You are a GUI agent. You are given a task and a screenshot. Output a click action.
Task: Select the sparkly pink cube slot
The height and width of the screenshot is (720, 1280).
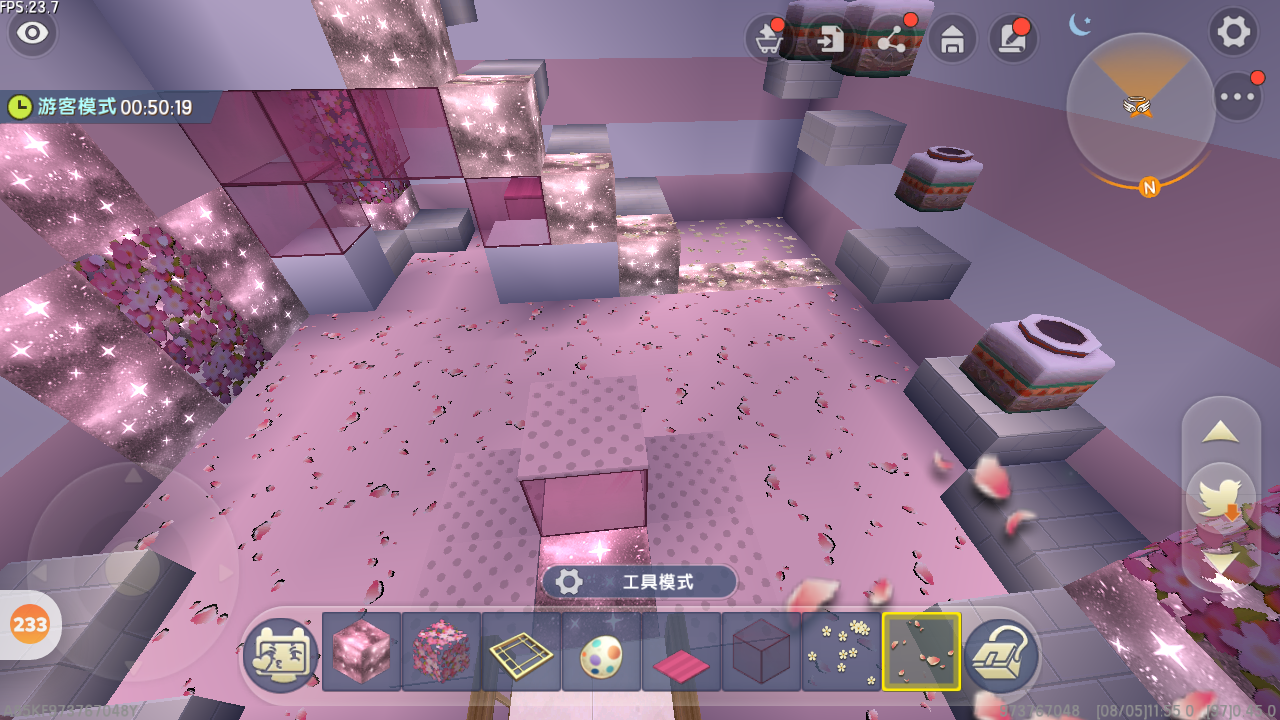[x=361, y=653]
